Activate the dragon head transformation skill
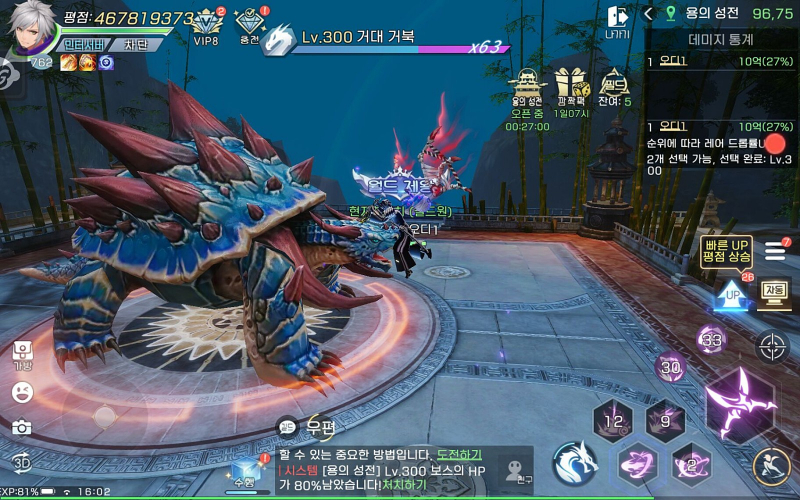The height and width of the screenshot is (500, 800). 575,464
